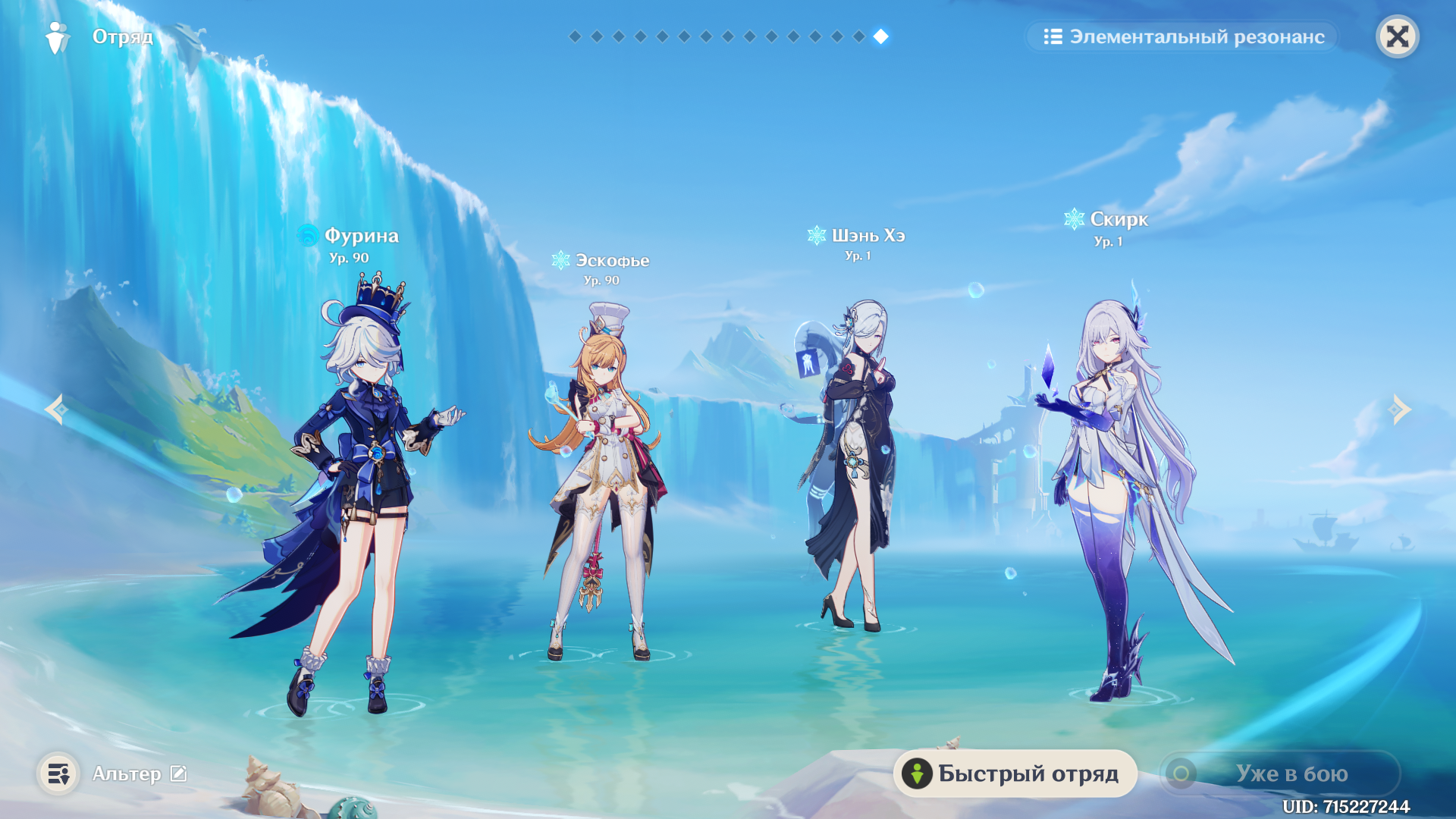1456x819 pixels.
Task: Close the party setup screen
Action: pyautogui.click(x=1397, y=36)
